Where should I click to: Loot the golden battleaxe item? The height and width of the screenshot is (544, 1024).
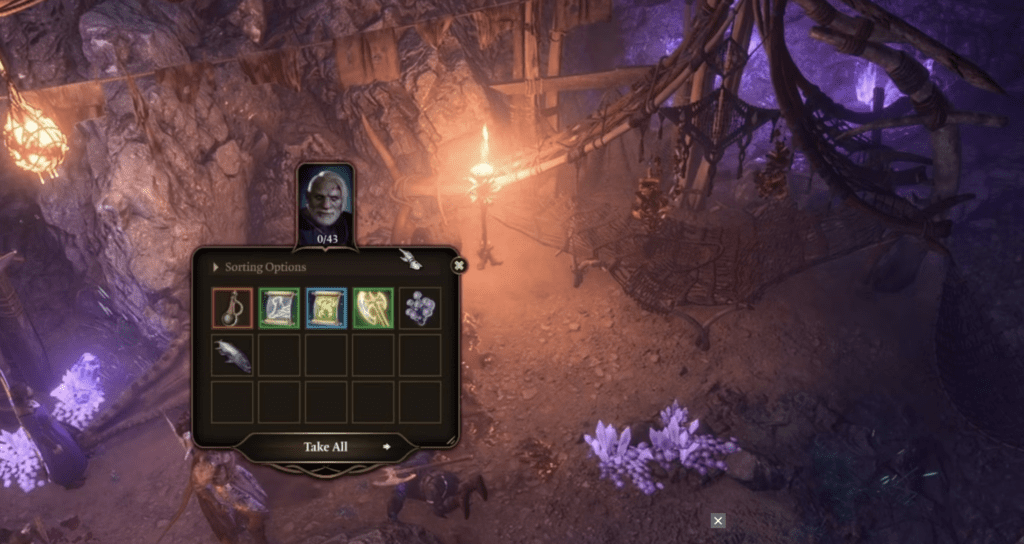pyautogui.click(x=373, y=308)
